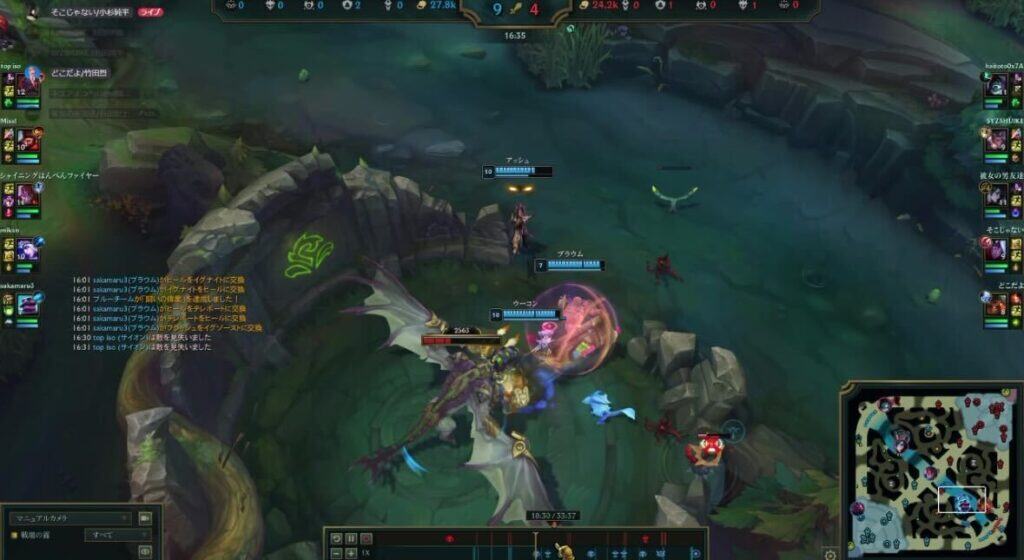The width and height of the screenshot is (1024, 560).
Task: Toggle the eye visibility button
Action: tap(145, 550)
